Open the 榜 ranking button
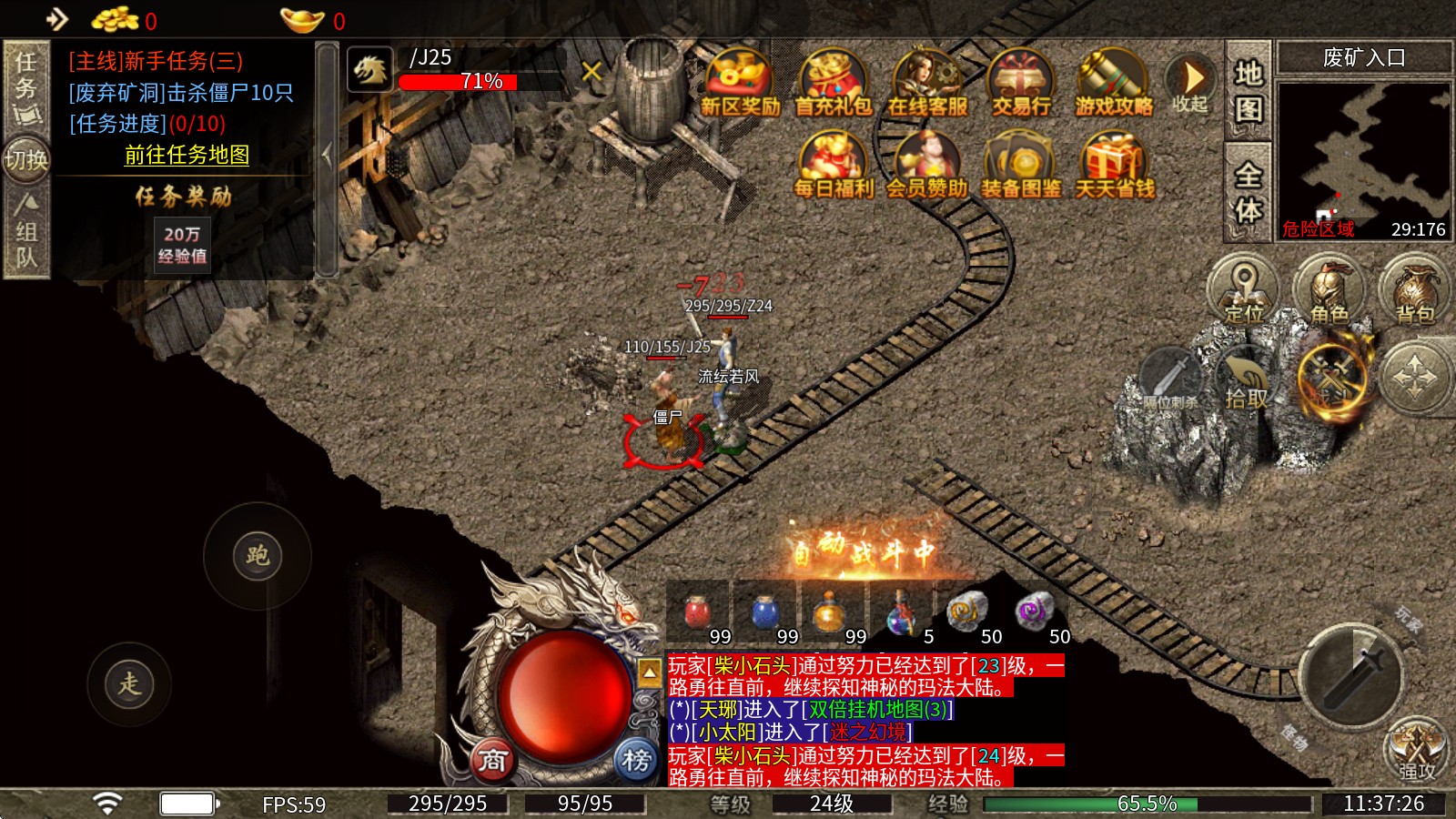The image size is (1456, 819). click(636, 760)
